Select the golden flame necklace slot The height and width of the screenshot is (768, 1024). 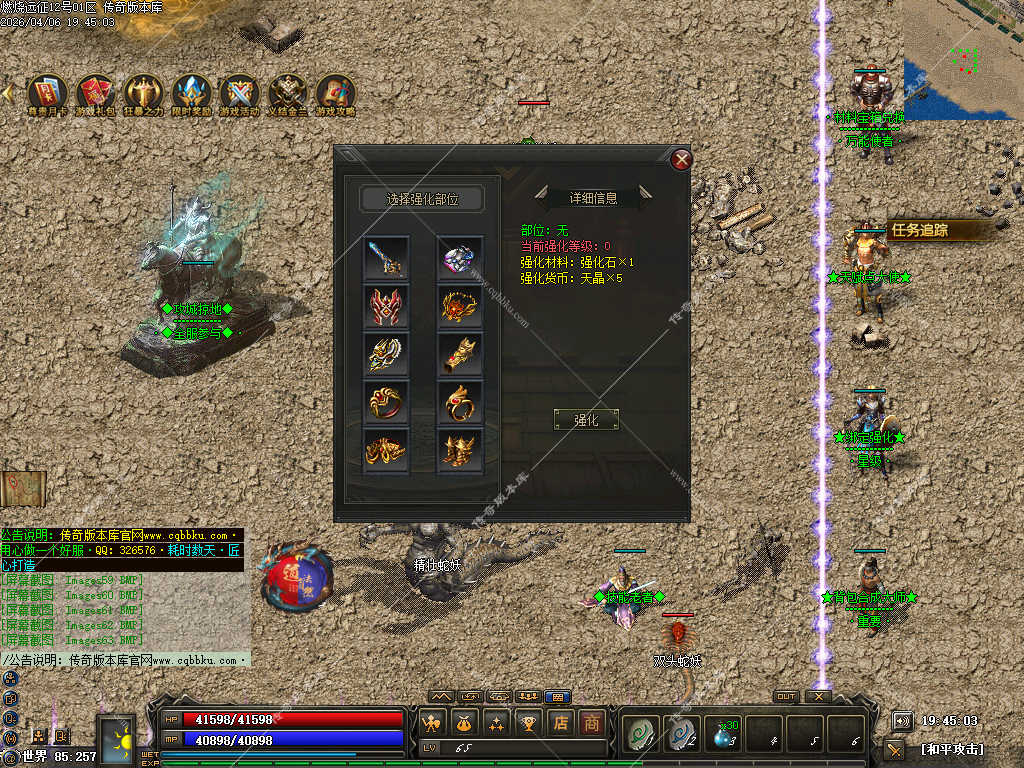point(460,307)
